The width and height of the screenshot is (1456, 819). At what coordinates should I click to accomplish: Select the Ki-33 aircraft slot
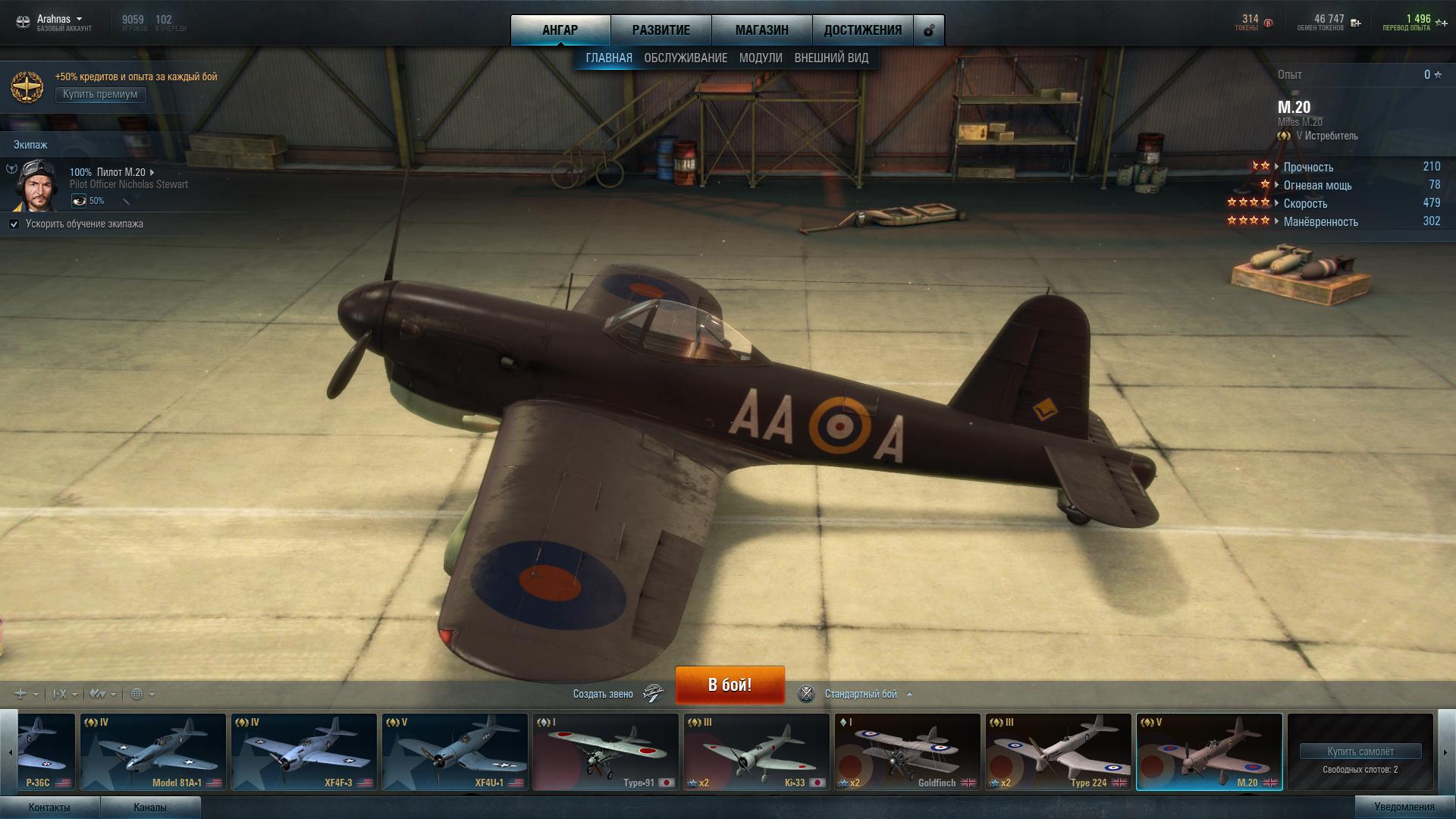tap(756, 752)
